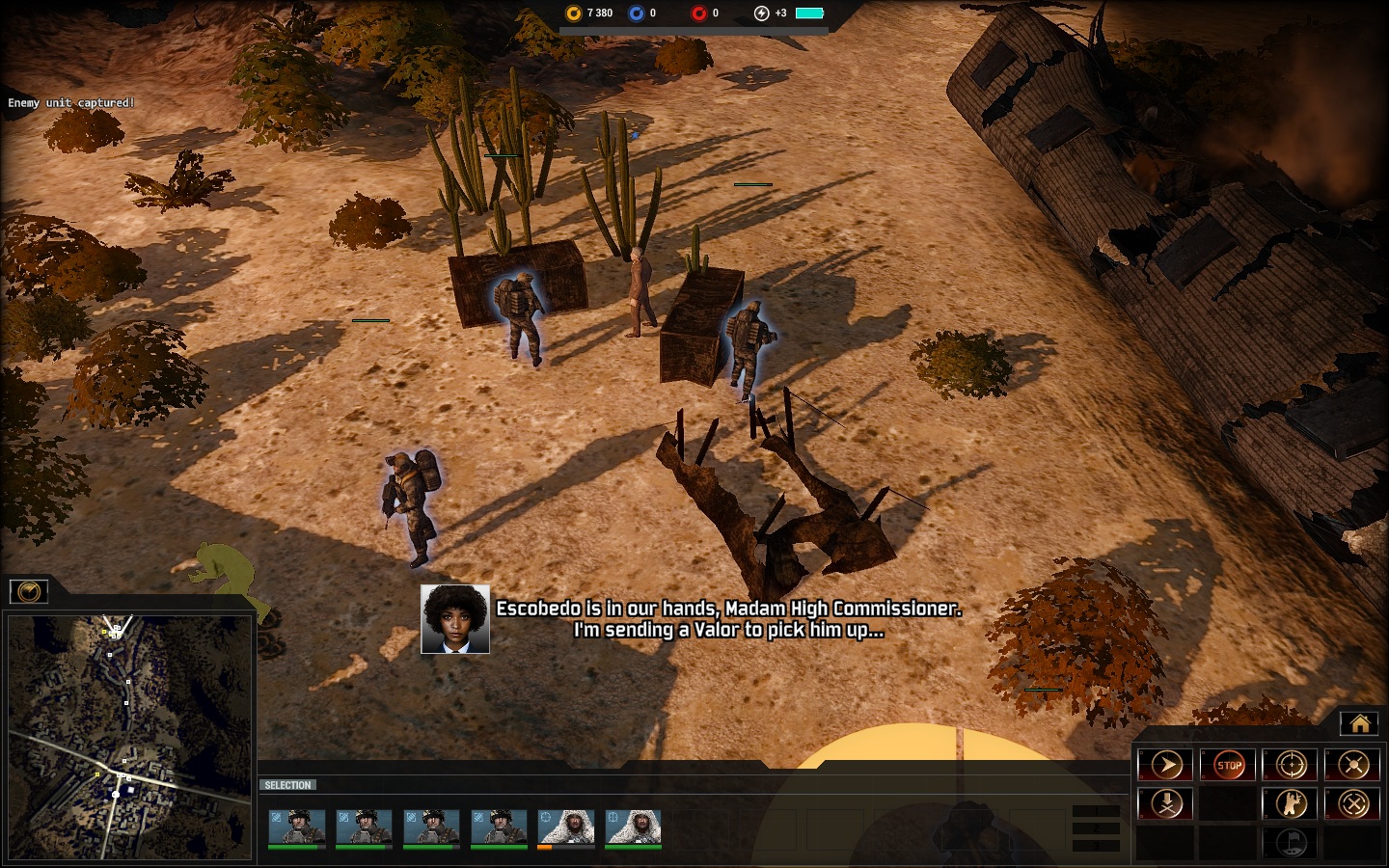The width and height of the screenshot is (1389, 868).
Task: Issue the STOP order
Action: point(1229,766)
